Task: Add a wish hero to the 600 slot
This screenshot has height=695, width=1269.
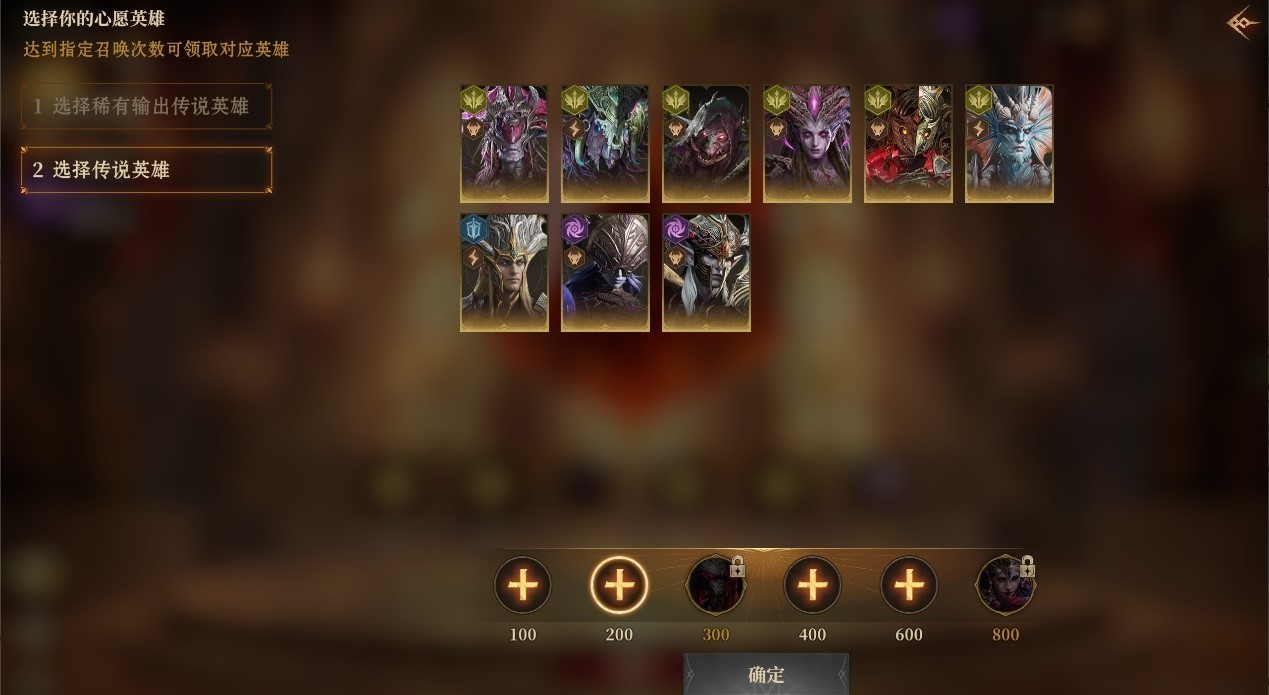Action: 909,585
